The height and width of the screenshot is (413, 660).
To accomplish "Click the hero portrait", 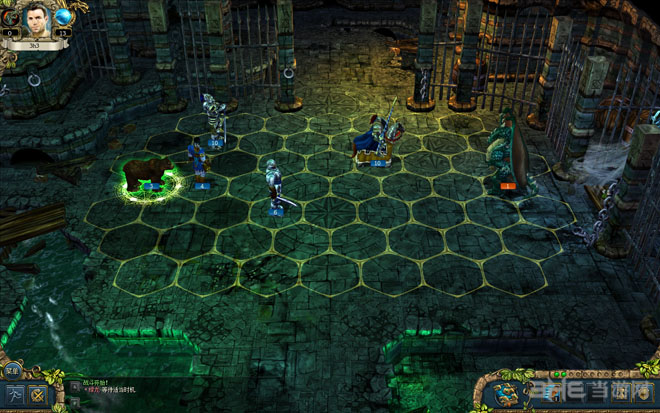I will click(x=34, y=18).
